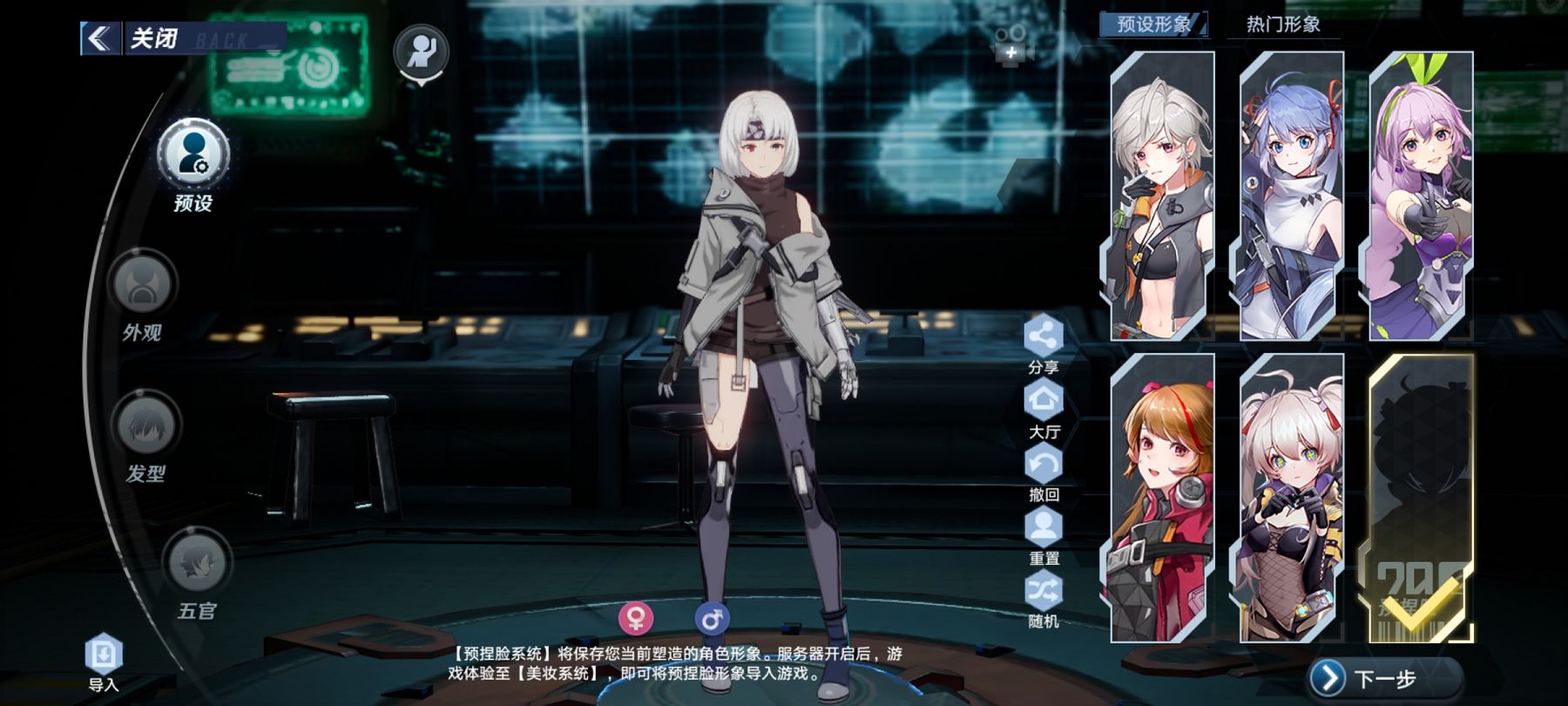
Task: Choose the female gender symbol
Action: [636, 619]
